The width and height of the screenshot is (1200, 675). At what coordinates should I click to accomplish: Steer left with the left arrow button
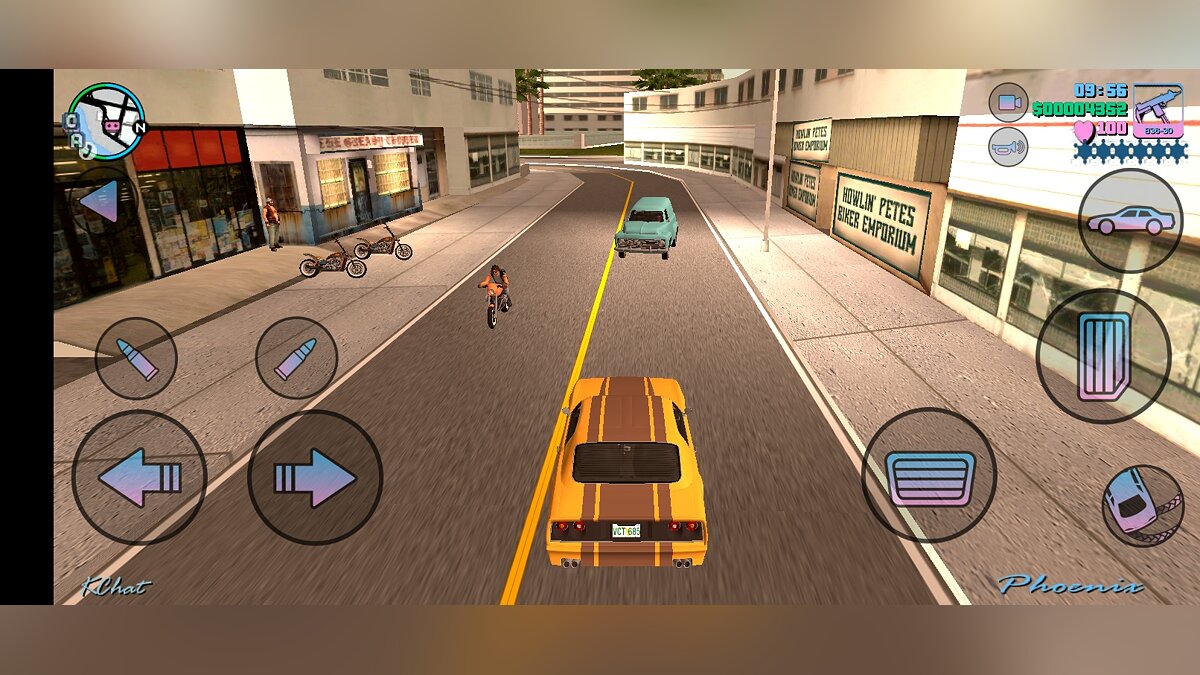pos(139,477)
